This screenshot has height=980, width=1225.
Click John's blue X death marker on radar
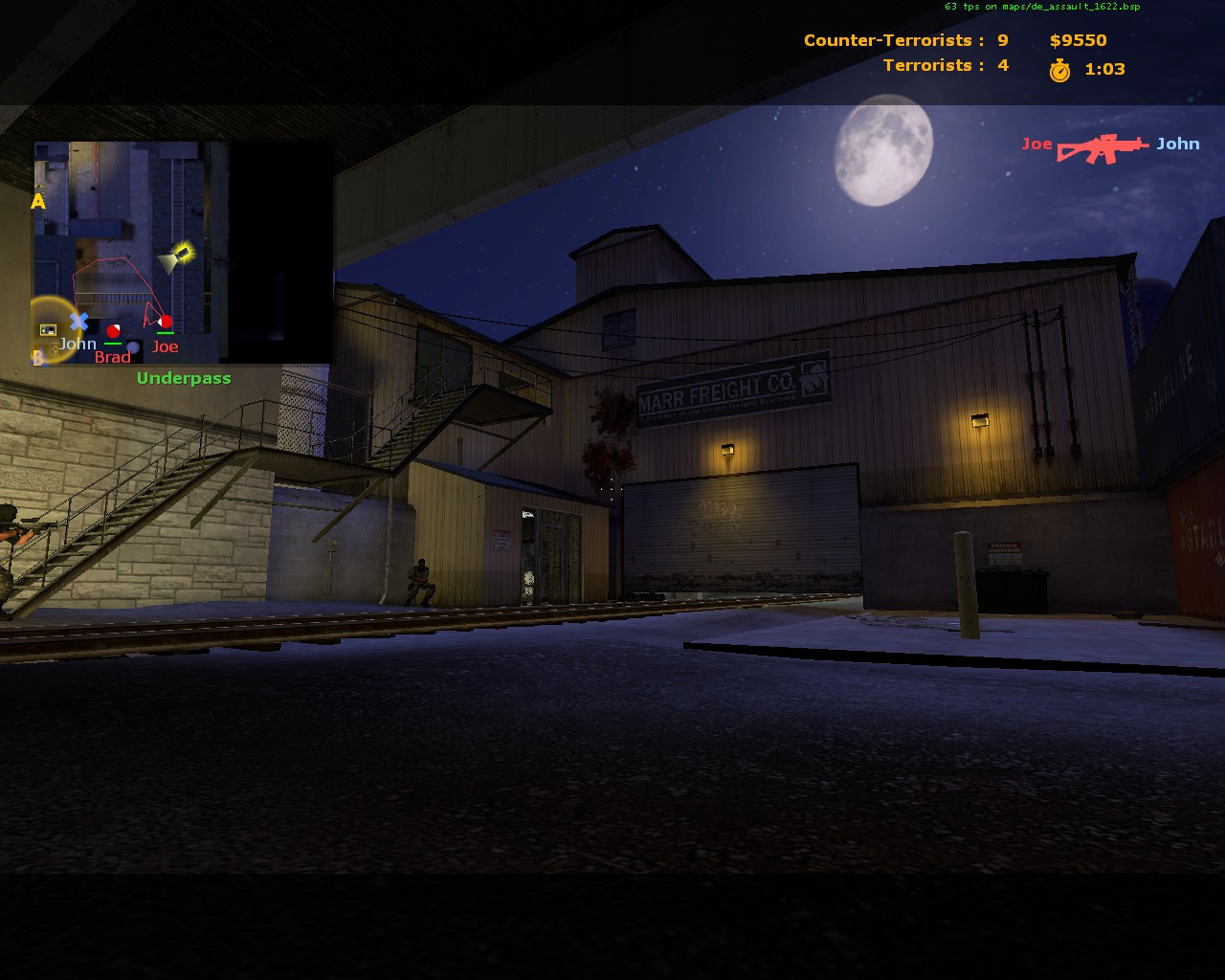[78, 322]
